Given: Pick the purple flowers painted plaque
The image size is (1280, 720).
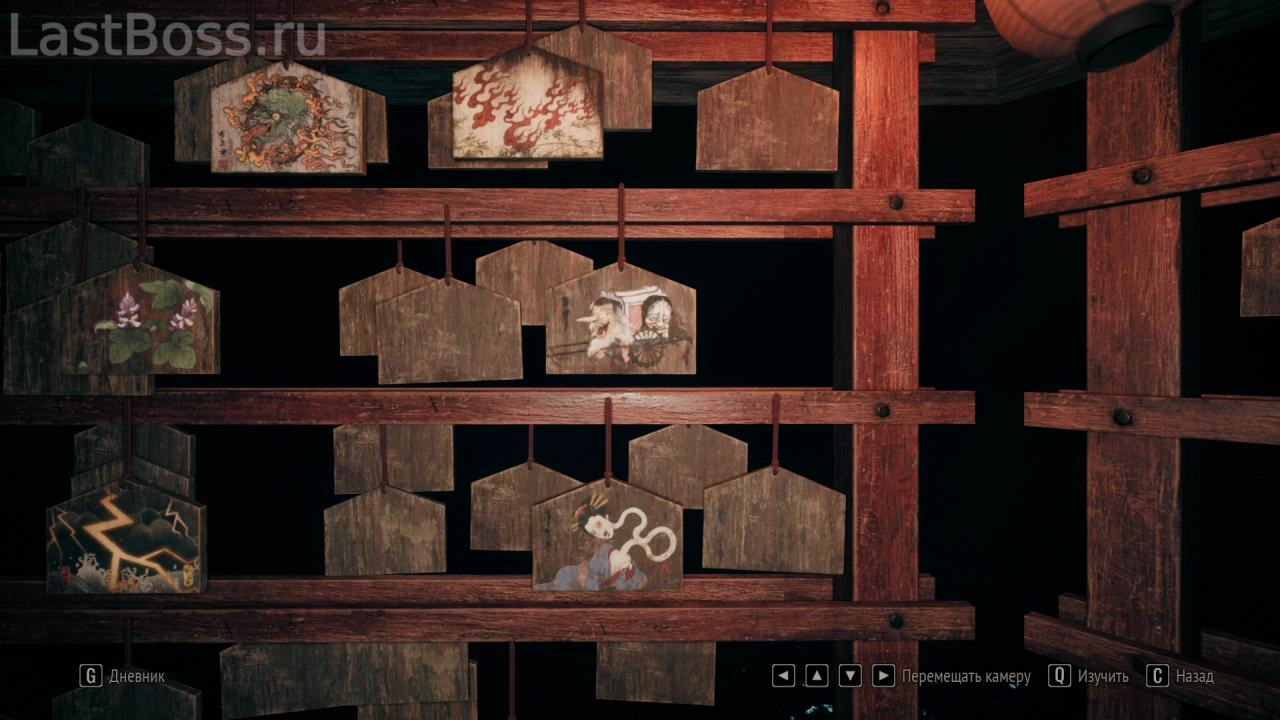Looking at the screenshot, I should (143, 323).
